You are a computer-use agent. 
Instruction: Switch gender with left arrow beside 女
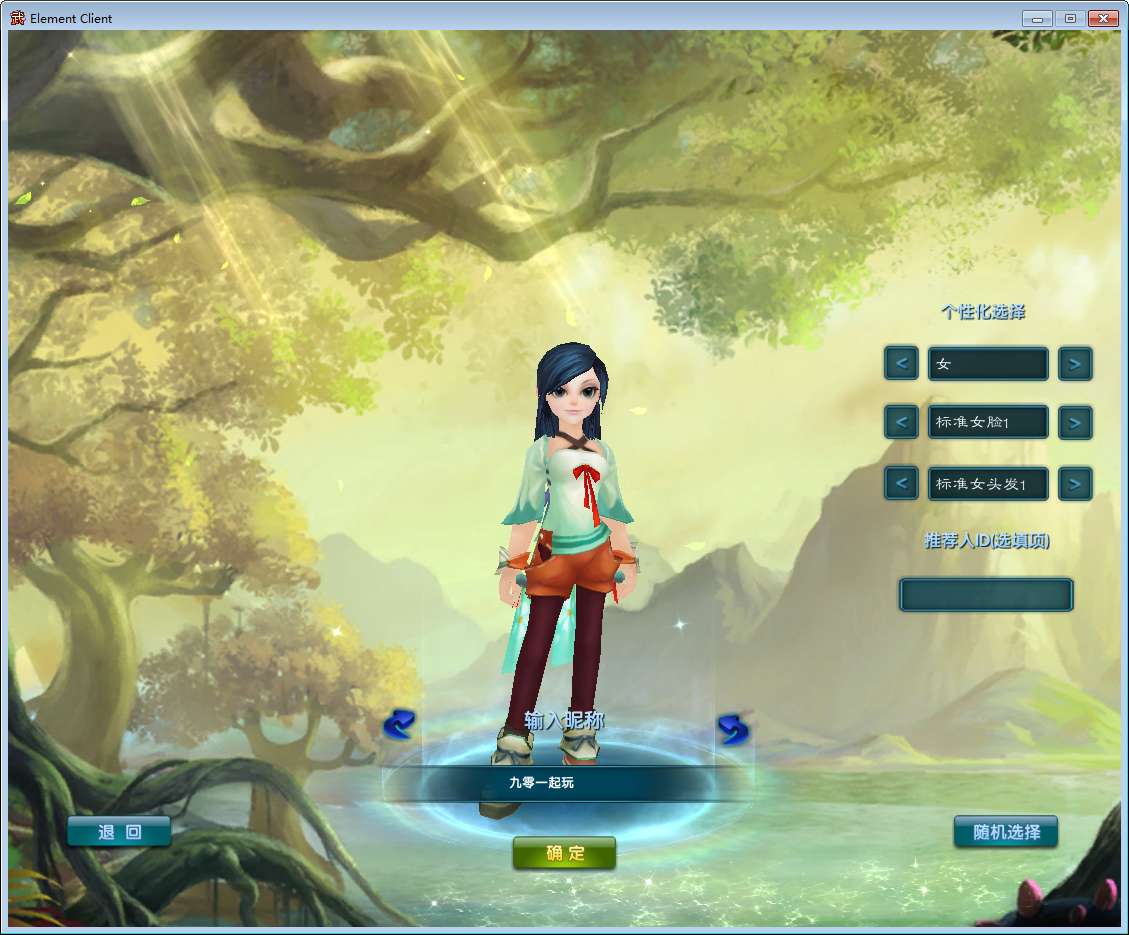[901, 363]
